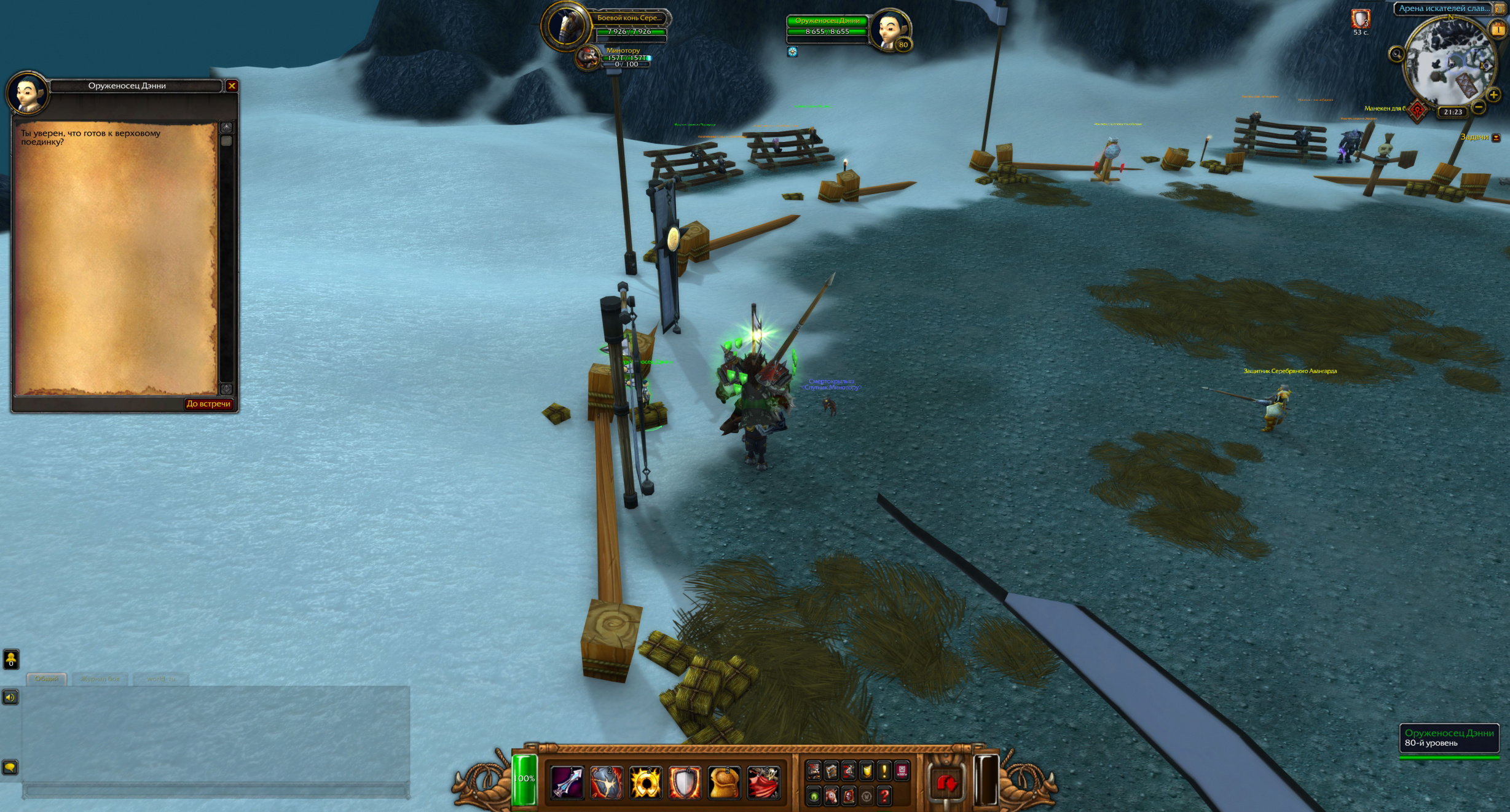Click the red arrow leave vehicle button

947,783
